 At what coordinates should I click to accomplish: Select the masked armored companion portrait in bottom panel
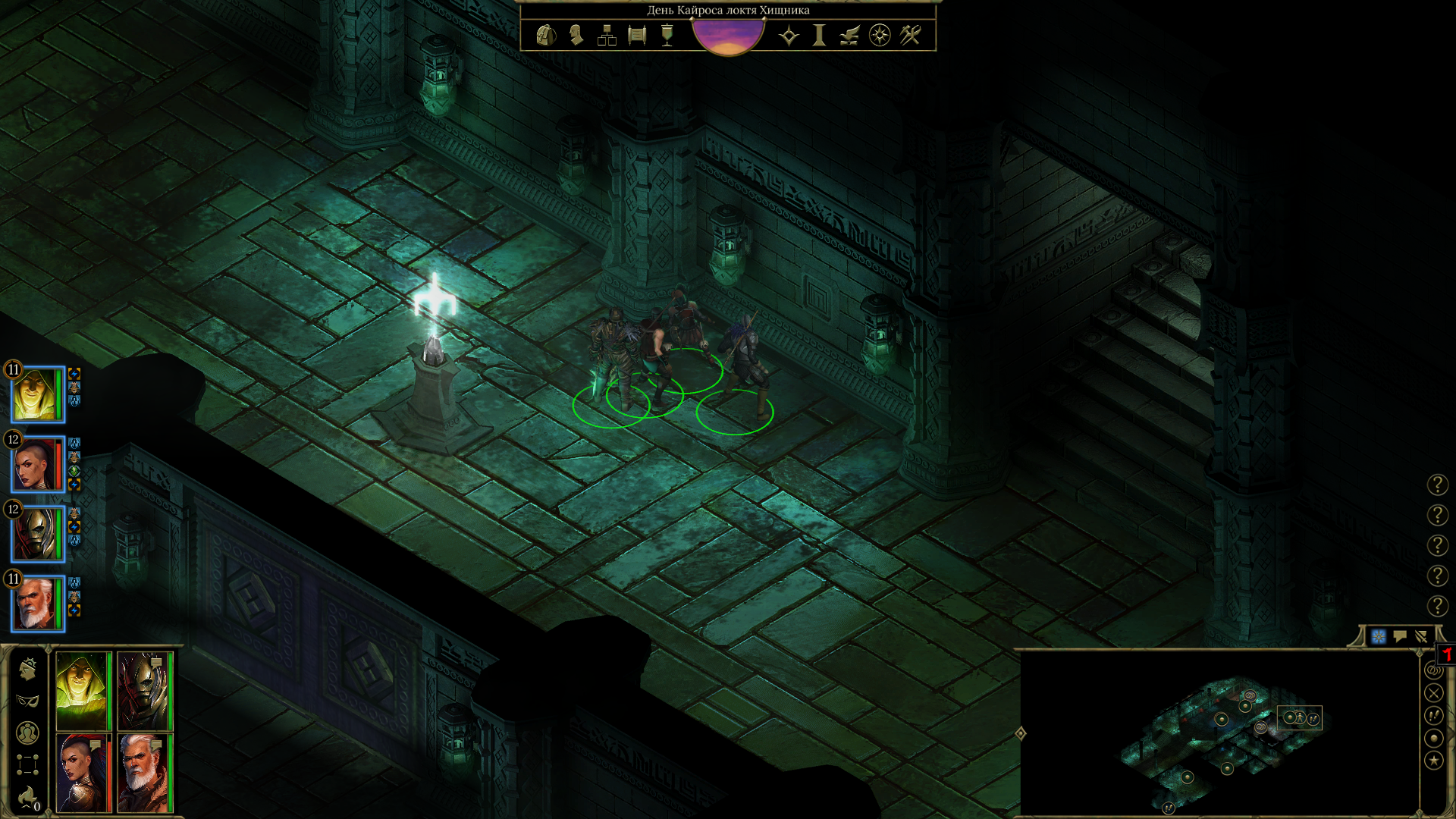(143, 691)
